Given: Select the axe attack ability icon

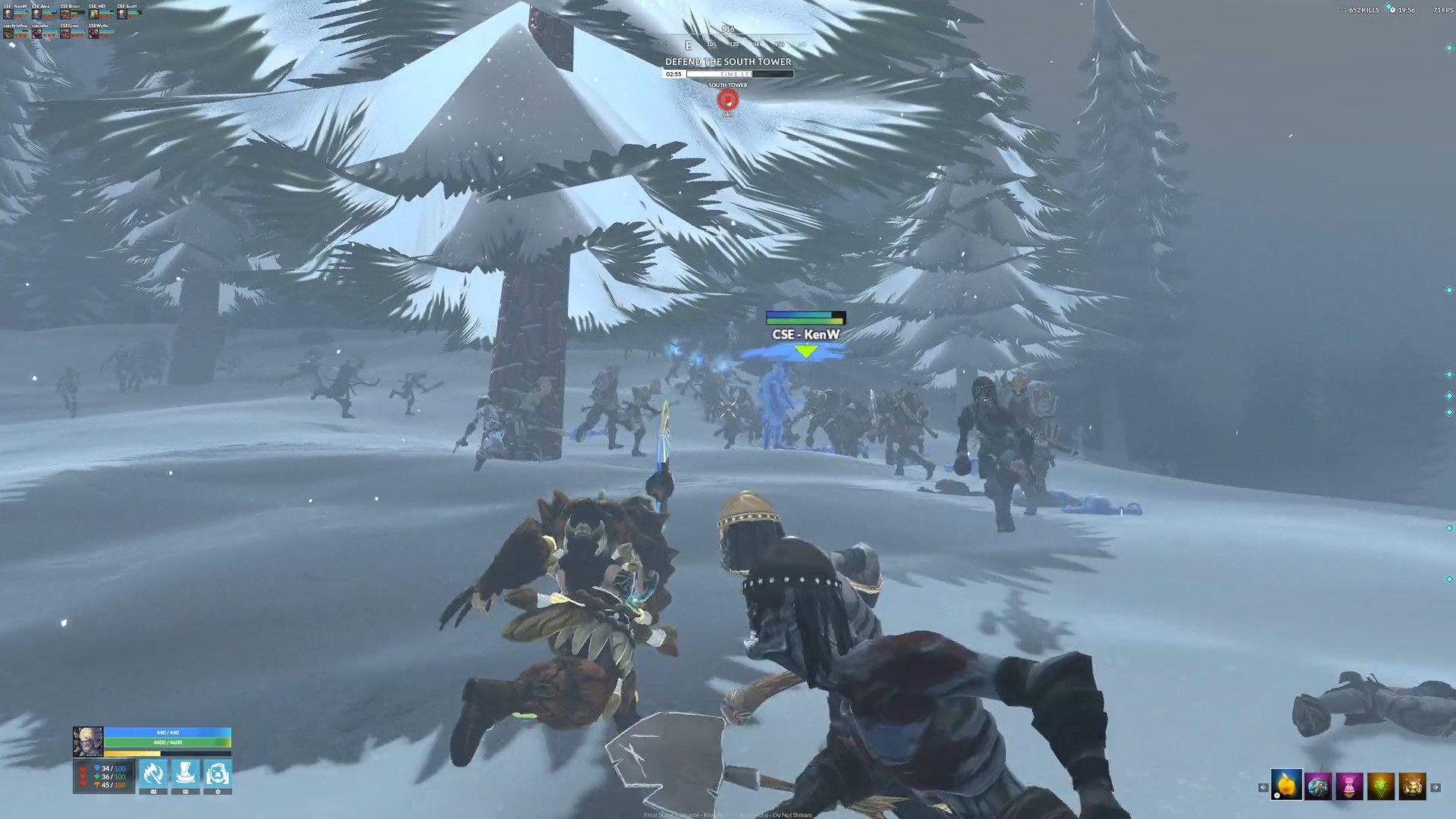Looking at the screenshot, I should [154, 774].
